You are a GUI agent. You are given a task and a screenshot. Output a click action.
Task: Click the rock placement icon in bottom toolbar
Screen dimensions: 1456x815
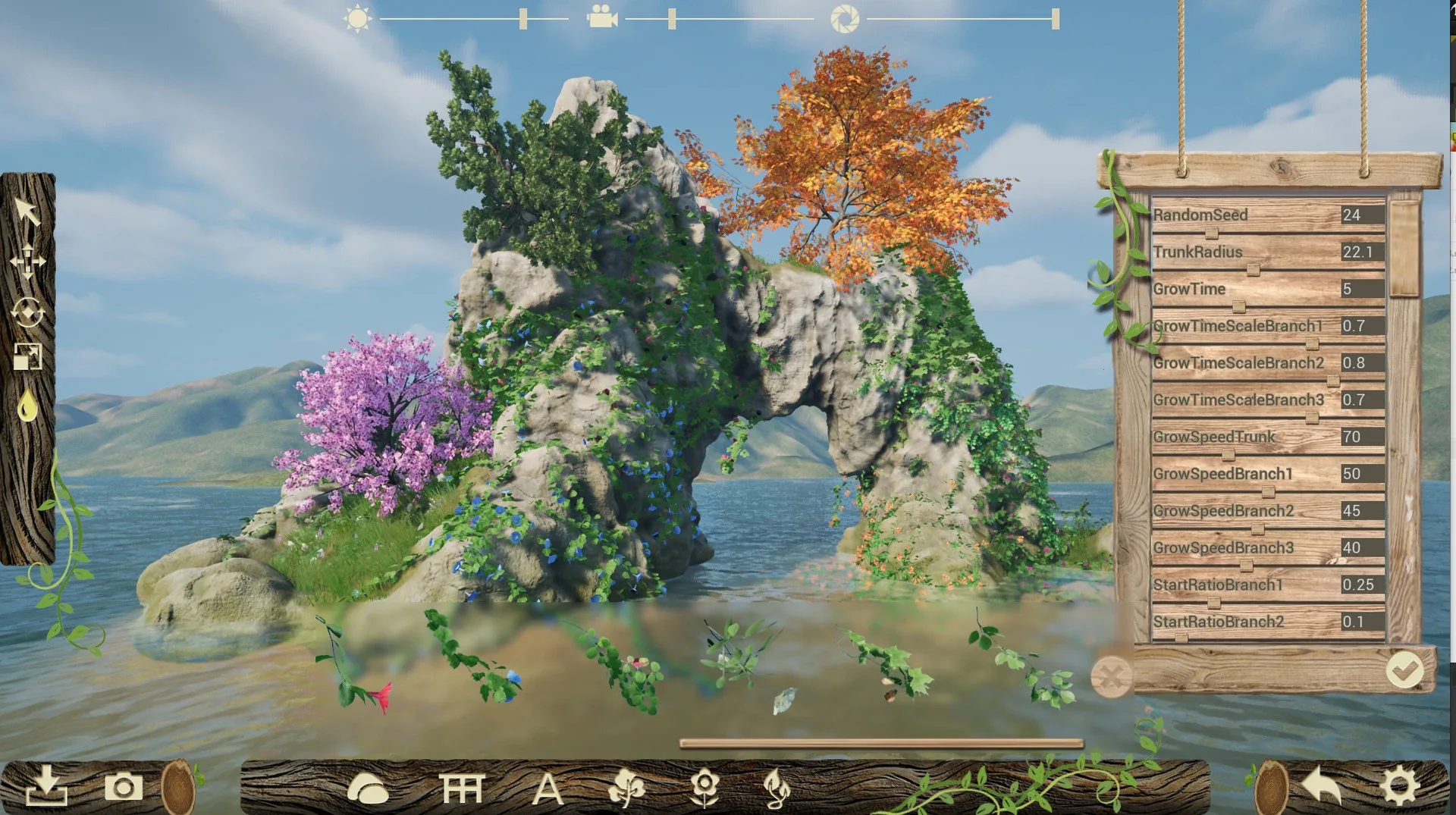point(368,788)
